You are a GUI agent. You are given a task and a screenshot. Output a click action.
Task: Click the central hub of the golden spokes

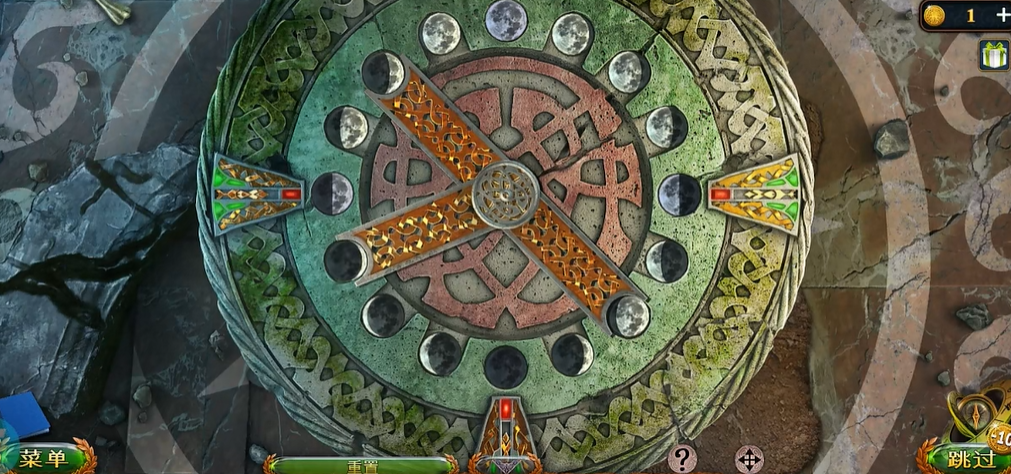point(505,194)
